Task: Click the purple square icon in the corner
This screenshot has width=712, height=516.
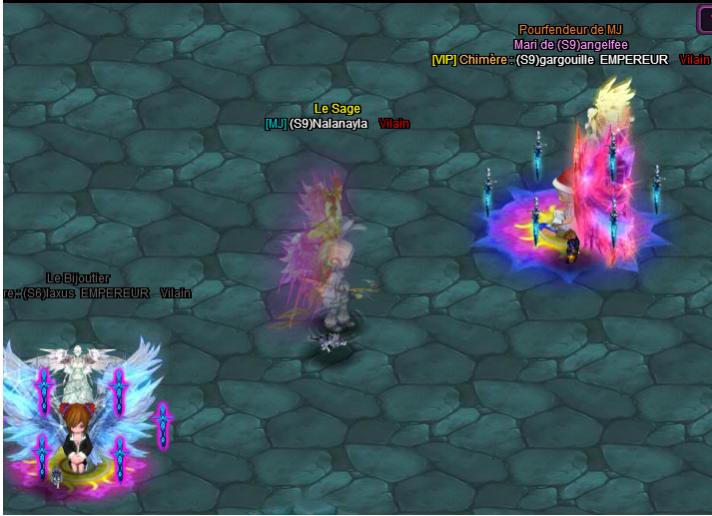Action: click(704, 18)
